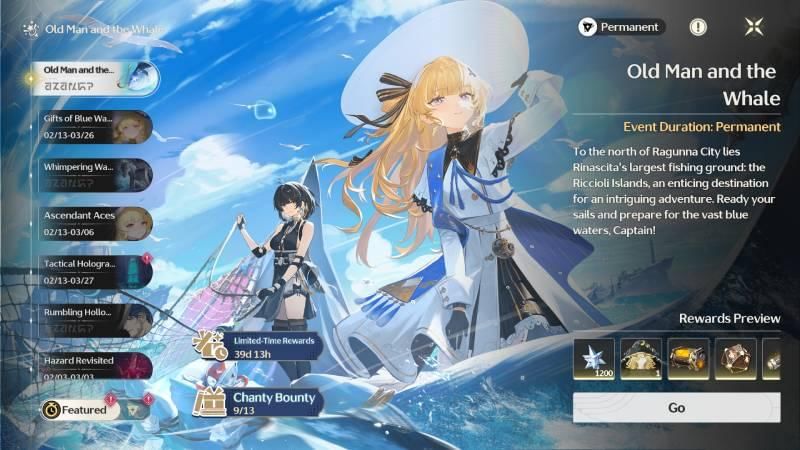View the Limited-Time Rewards
800x450 pixels.
coord(258,346)
